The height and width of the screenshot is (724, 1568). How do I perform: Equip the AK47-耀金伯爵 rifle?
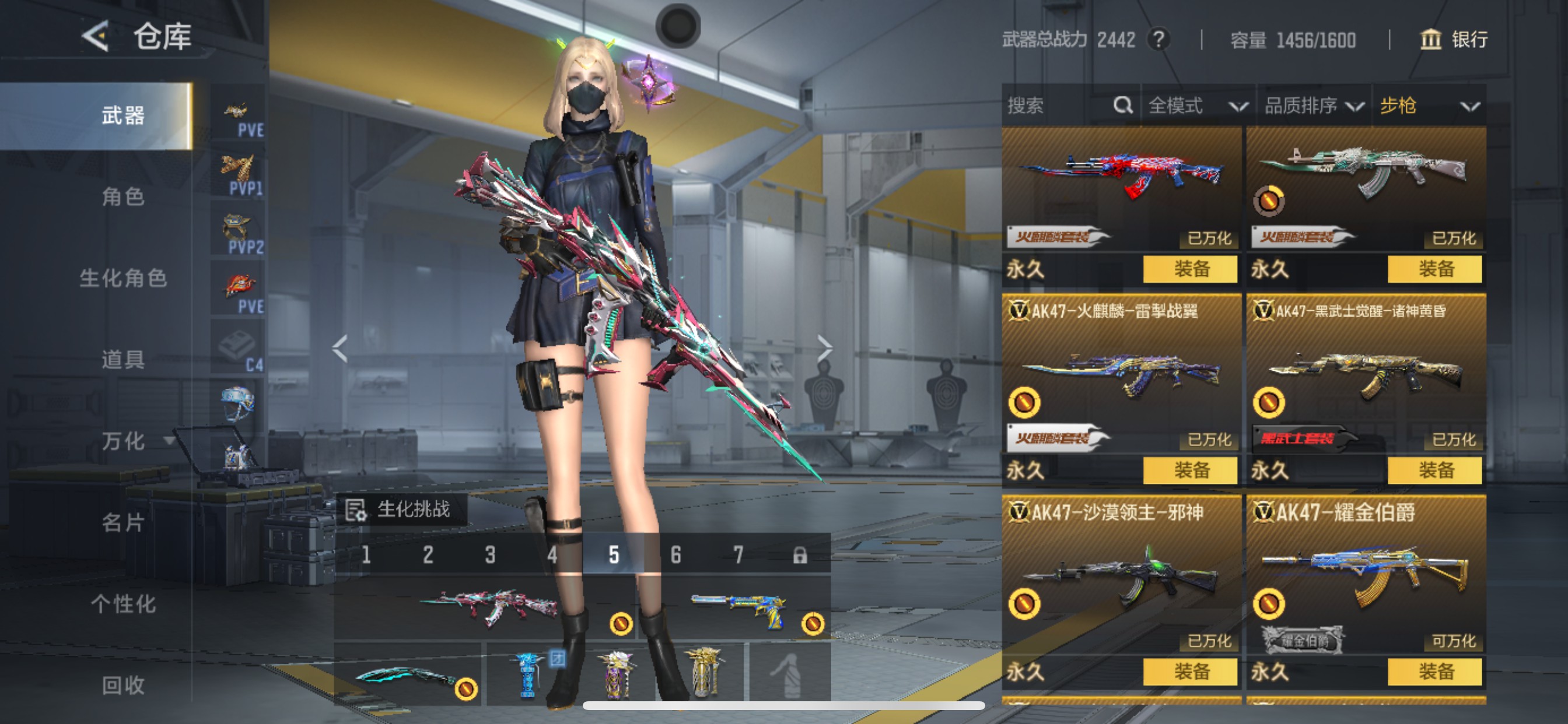tap(1434, 672)
